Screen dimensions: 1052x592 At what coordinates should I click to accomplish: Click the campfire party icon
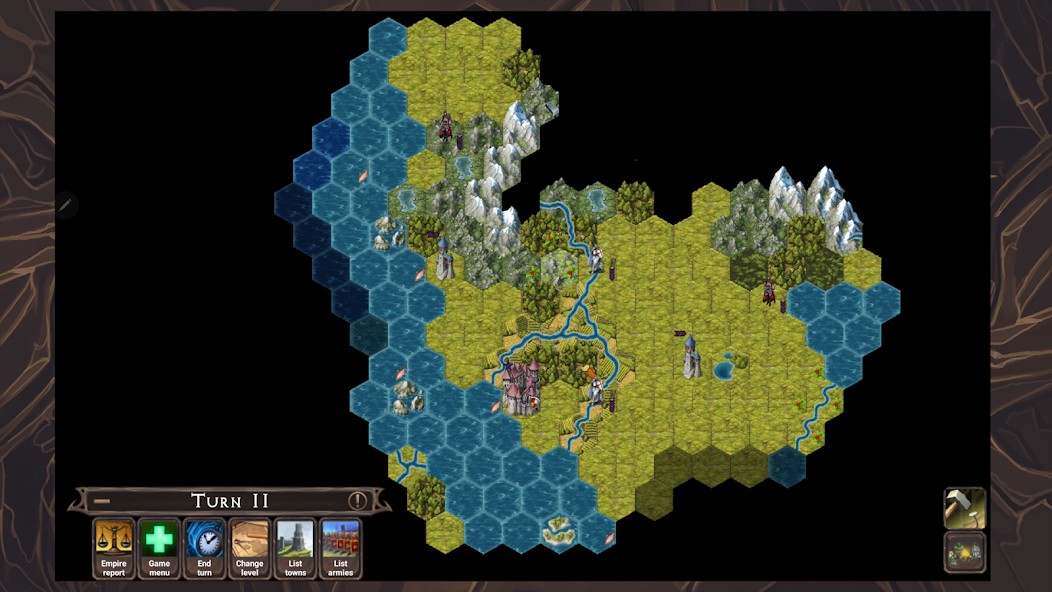pos(965,552)
